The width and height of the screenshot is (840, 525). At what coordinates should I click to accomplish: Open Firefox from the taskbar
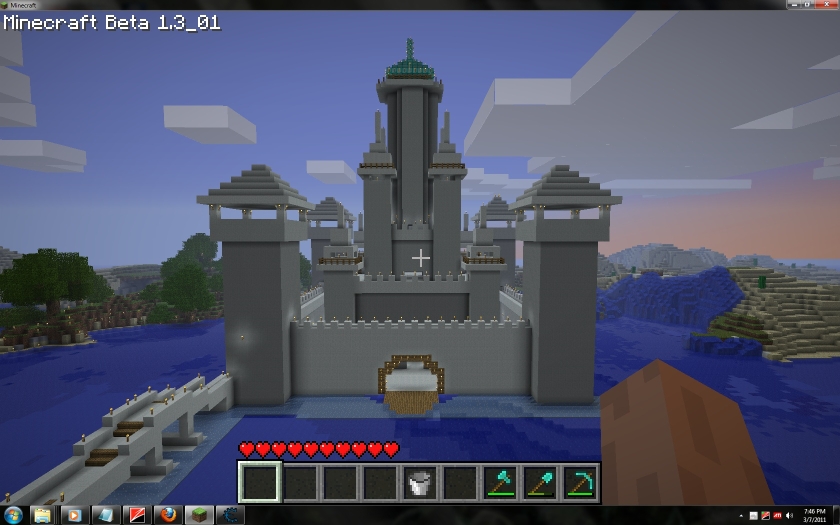point(167,515)
